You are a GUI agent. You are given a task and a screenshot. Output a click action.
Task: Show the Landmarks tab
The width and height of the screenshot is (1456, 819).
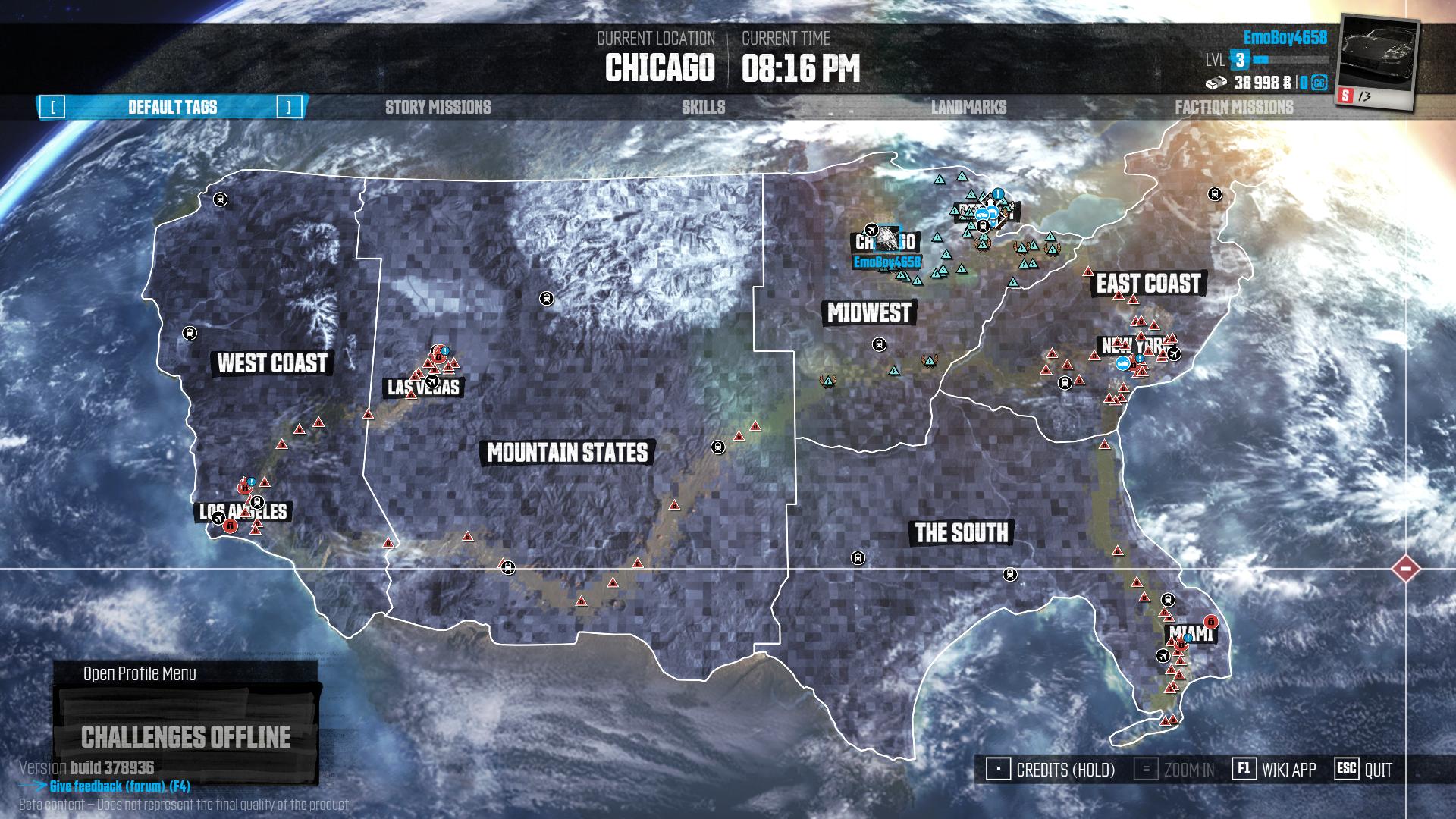[968, 108]
